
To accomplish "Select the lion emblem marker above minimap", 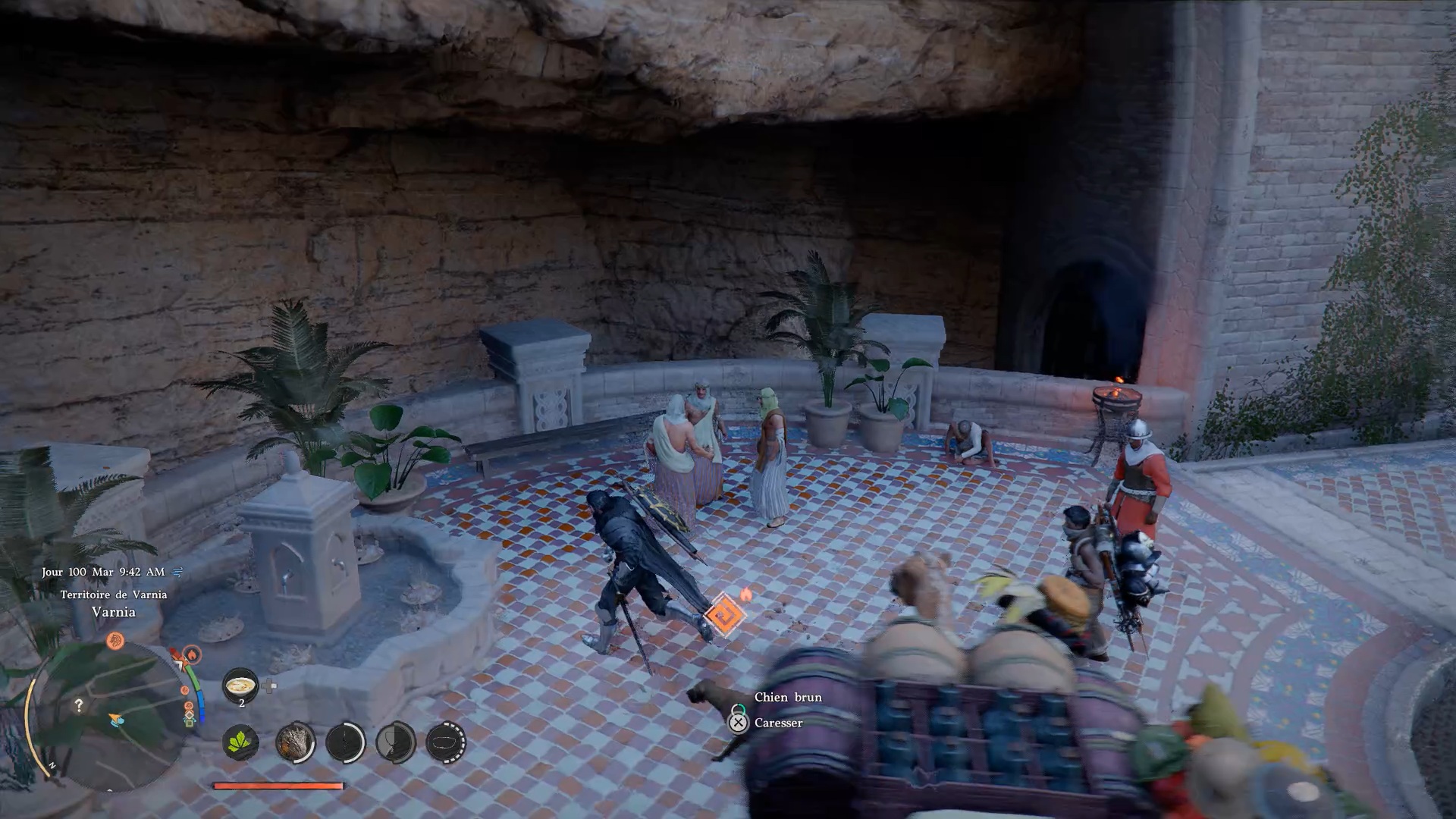I will (x=115, y=641).
